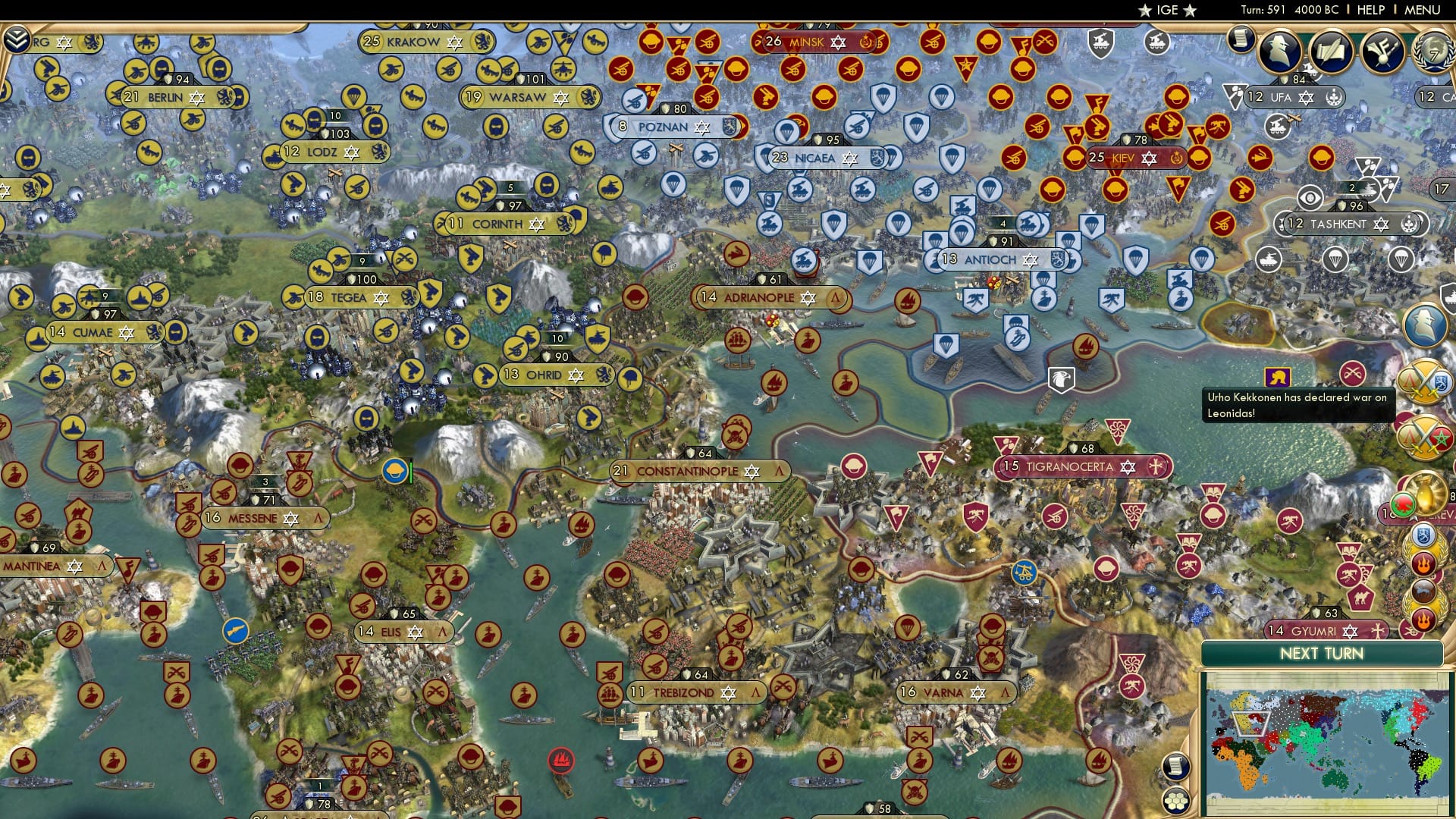
Task: Open the Culture overview banner icon
Action: point(1382,51)
